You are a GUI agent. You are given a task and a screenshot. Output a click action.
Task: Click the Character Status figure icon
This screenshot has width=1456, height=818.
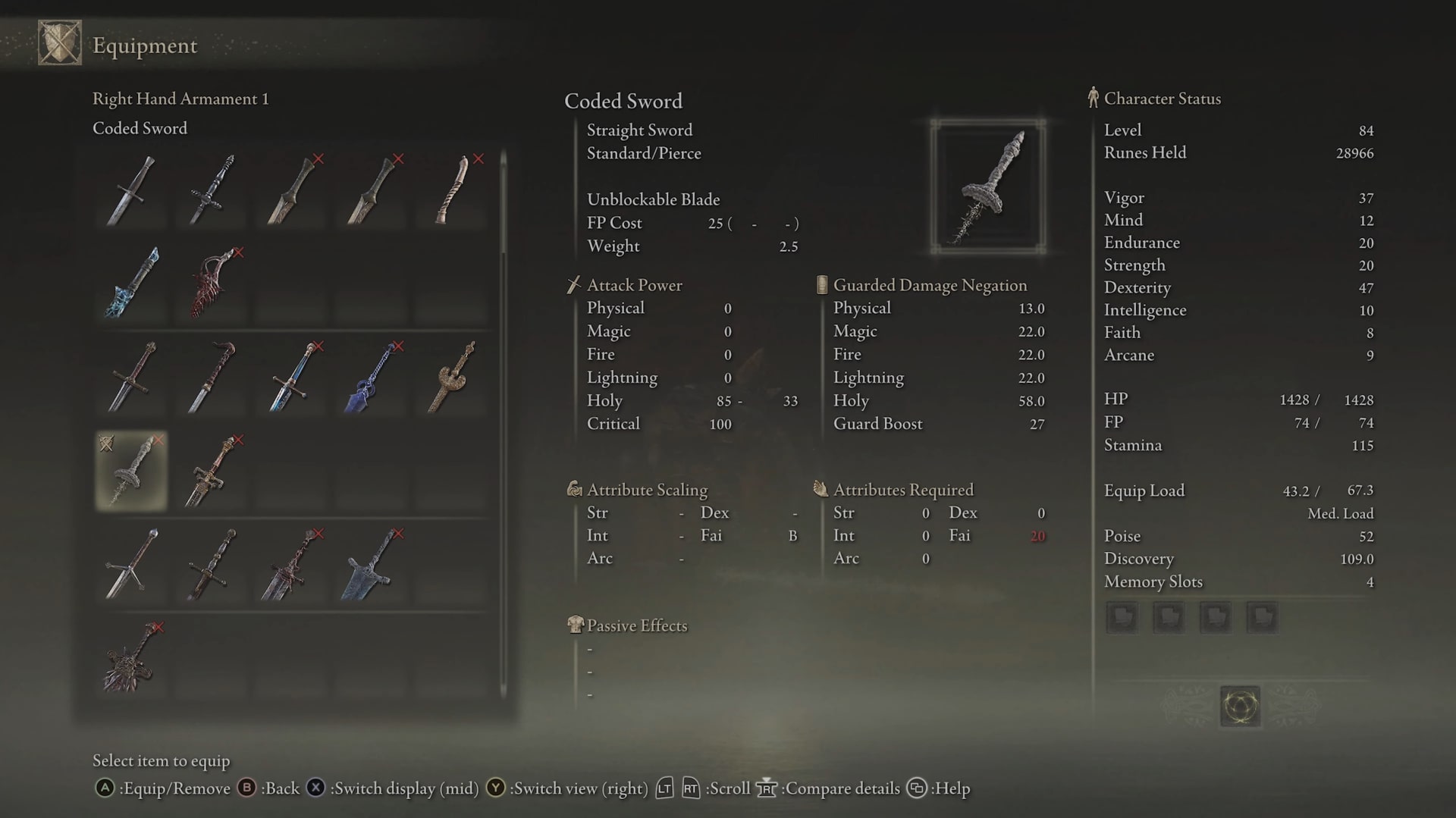tap(1093, 98)
